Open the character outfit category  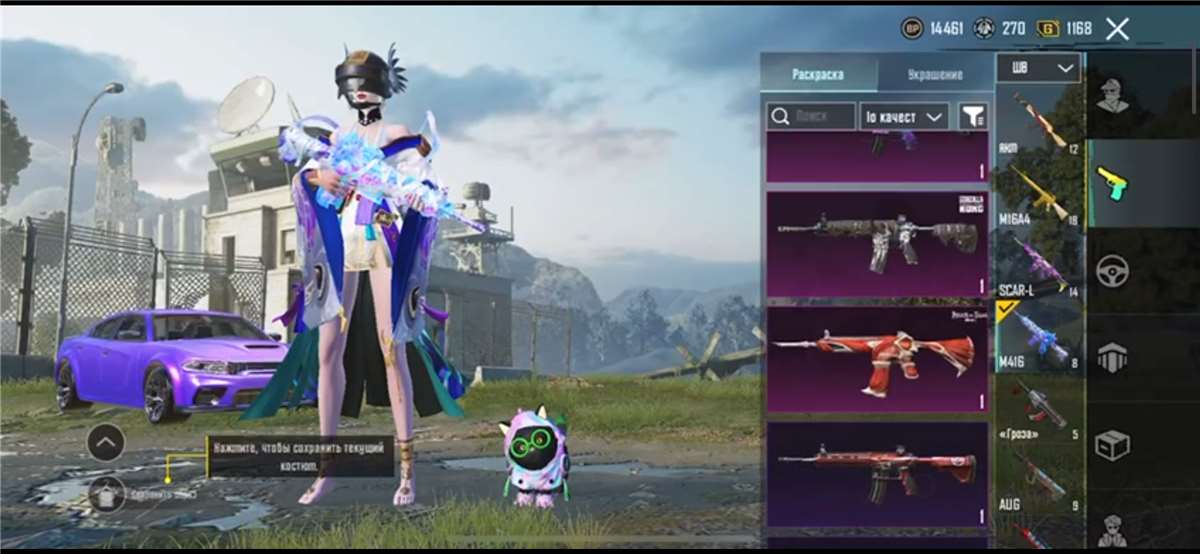click(x=1112, y=96)
